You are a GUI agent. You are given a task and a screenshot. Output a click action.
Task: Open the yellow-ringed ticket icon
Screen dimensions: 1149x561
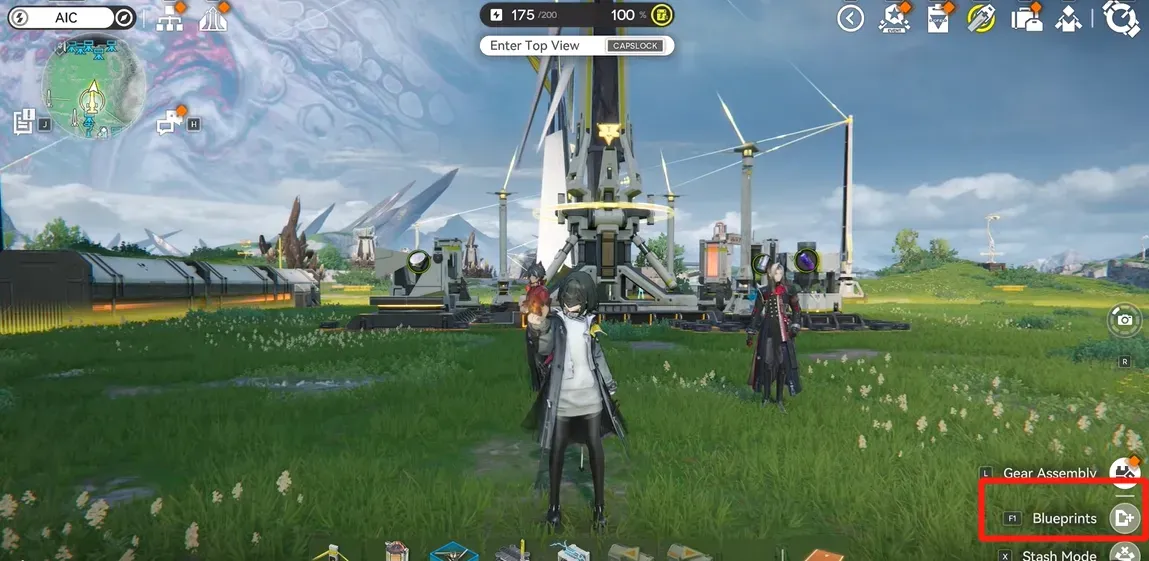[980, 18]
